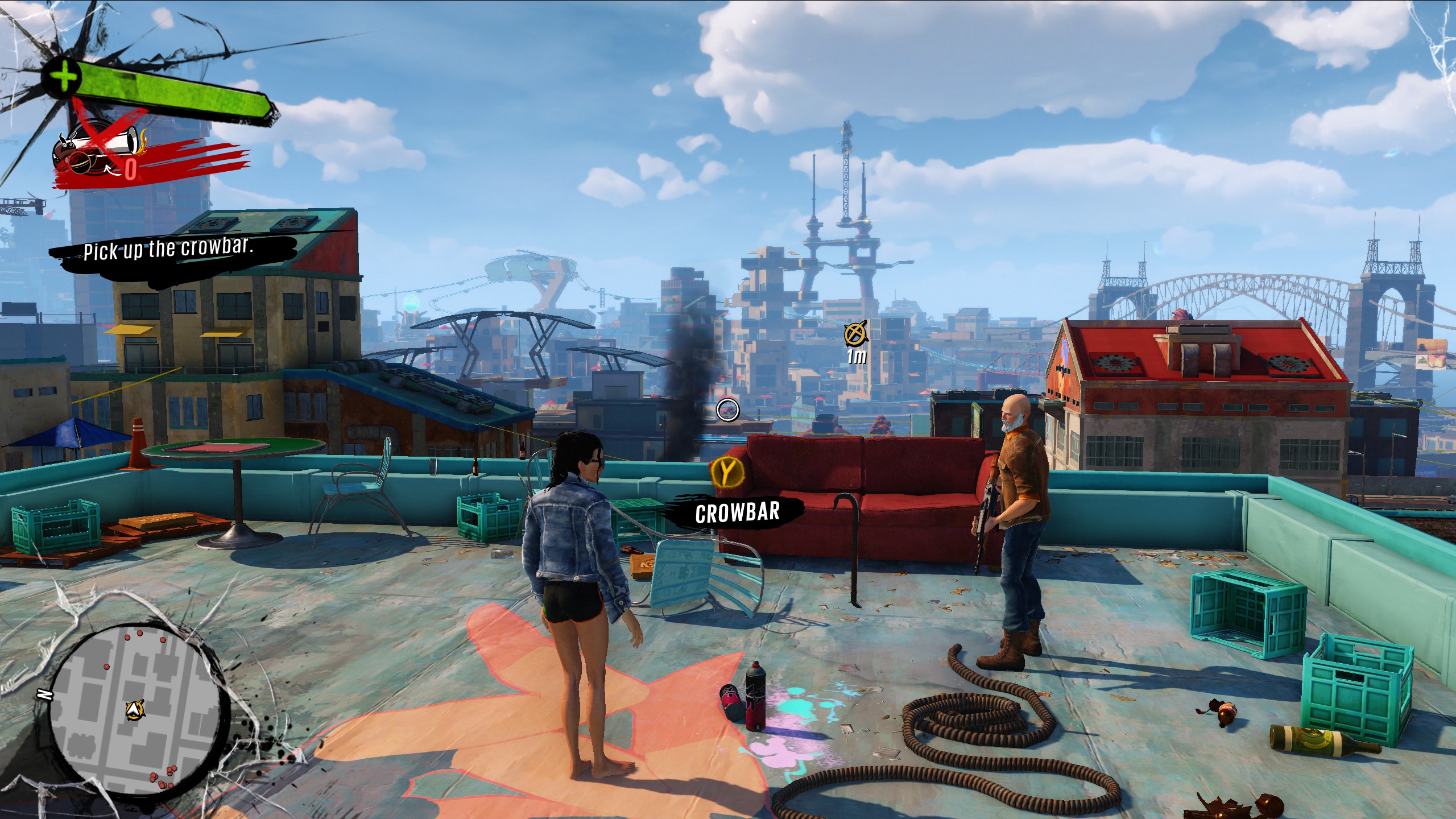Select the 'Pick up the crowbar' objective tracker
The image size is (1456, 819).
click(168, 249)
